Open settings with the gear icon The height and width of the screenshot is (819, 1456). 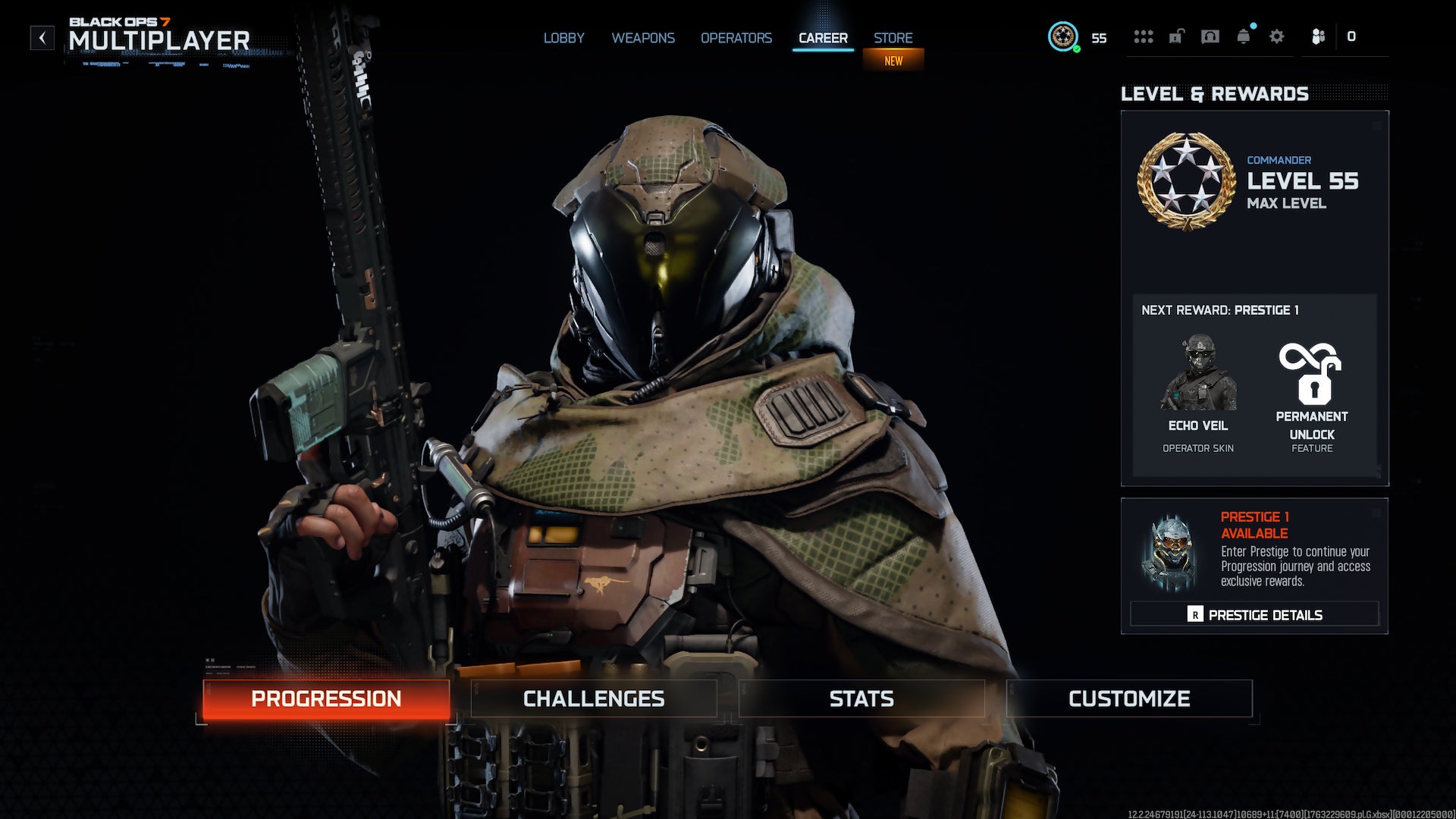point(1277,36)
